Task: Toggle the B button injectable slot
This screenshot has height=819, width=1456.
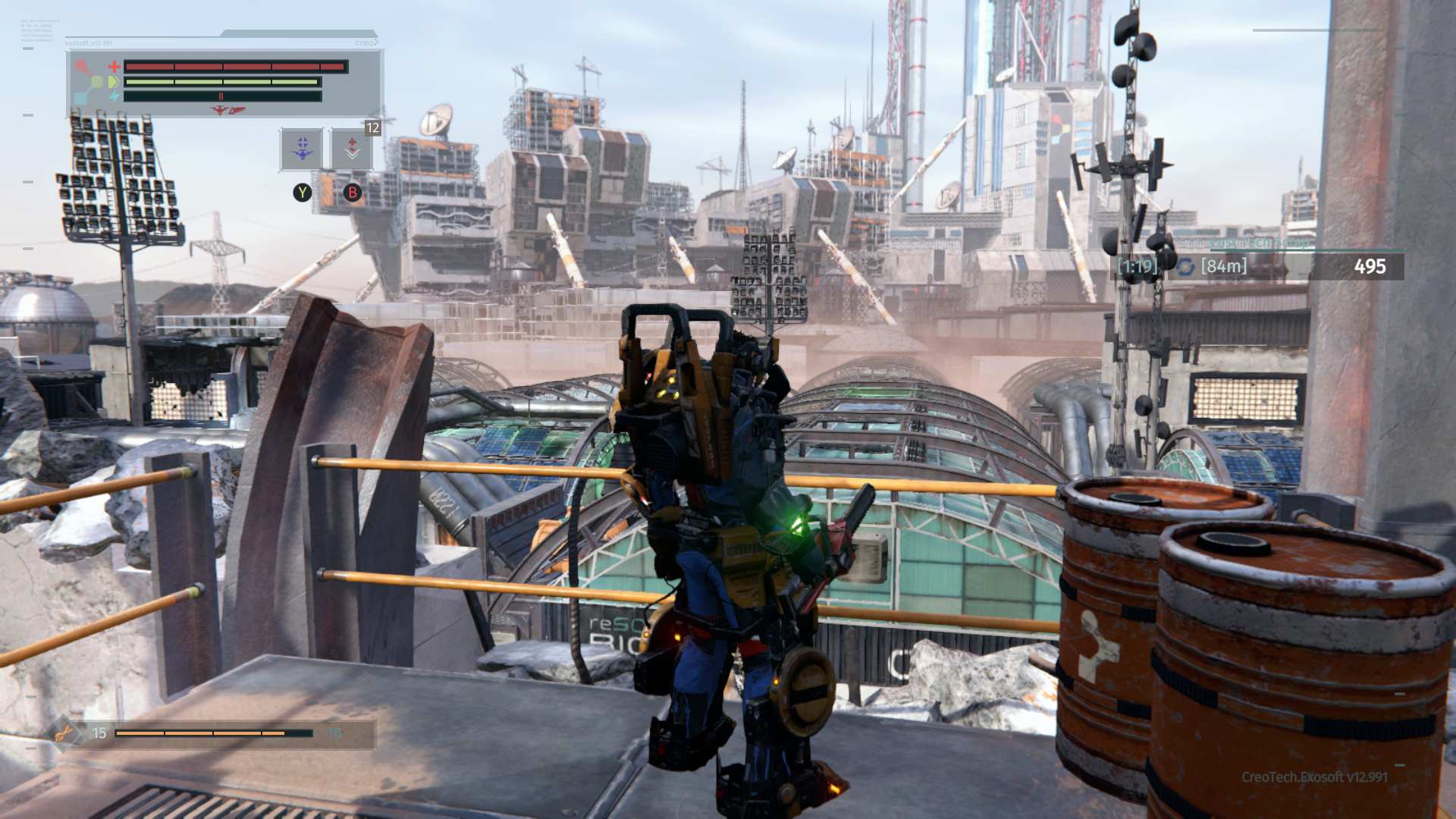Action: coord(353,193)
